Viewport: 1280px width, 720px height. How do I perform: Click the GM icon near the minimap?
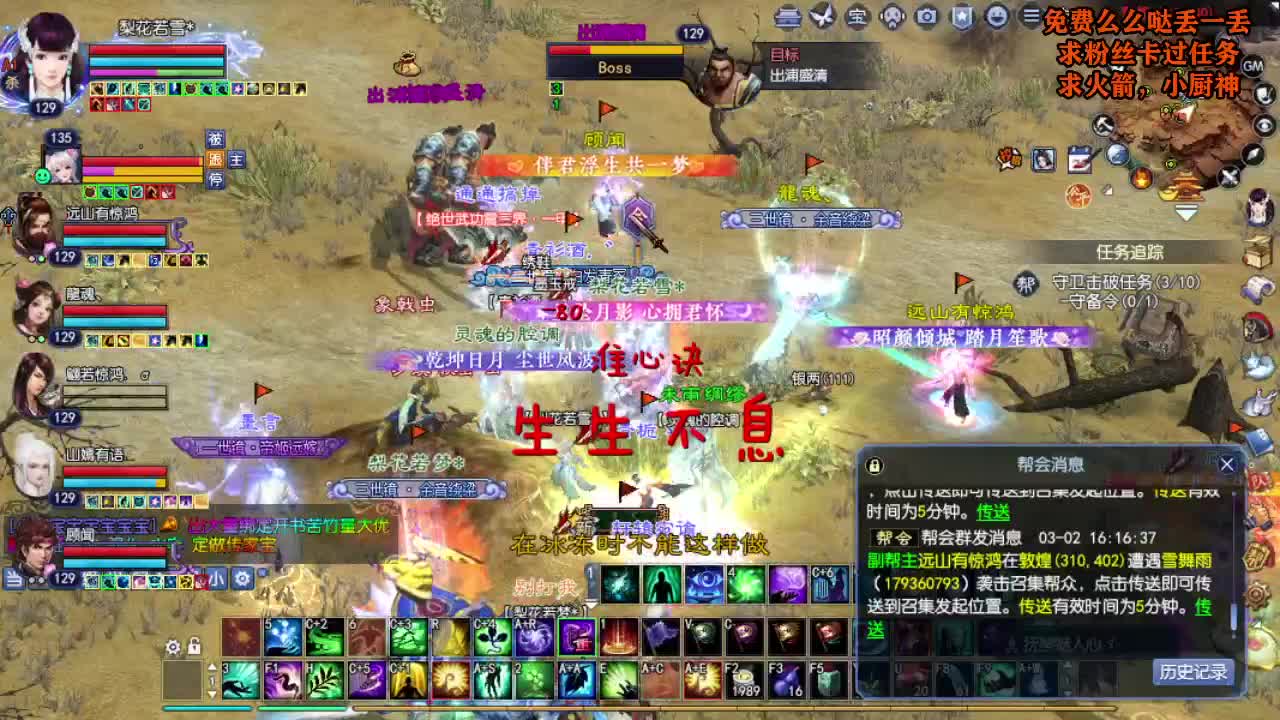pyautogui.click(x=1253, y=65)
